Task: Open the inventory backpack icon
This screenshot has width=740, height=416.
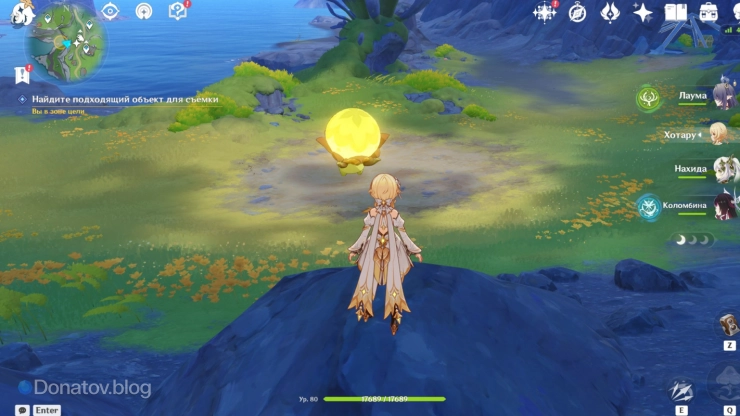Action: pyautogui.click(x=709, y=12)
